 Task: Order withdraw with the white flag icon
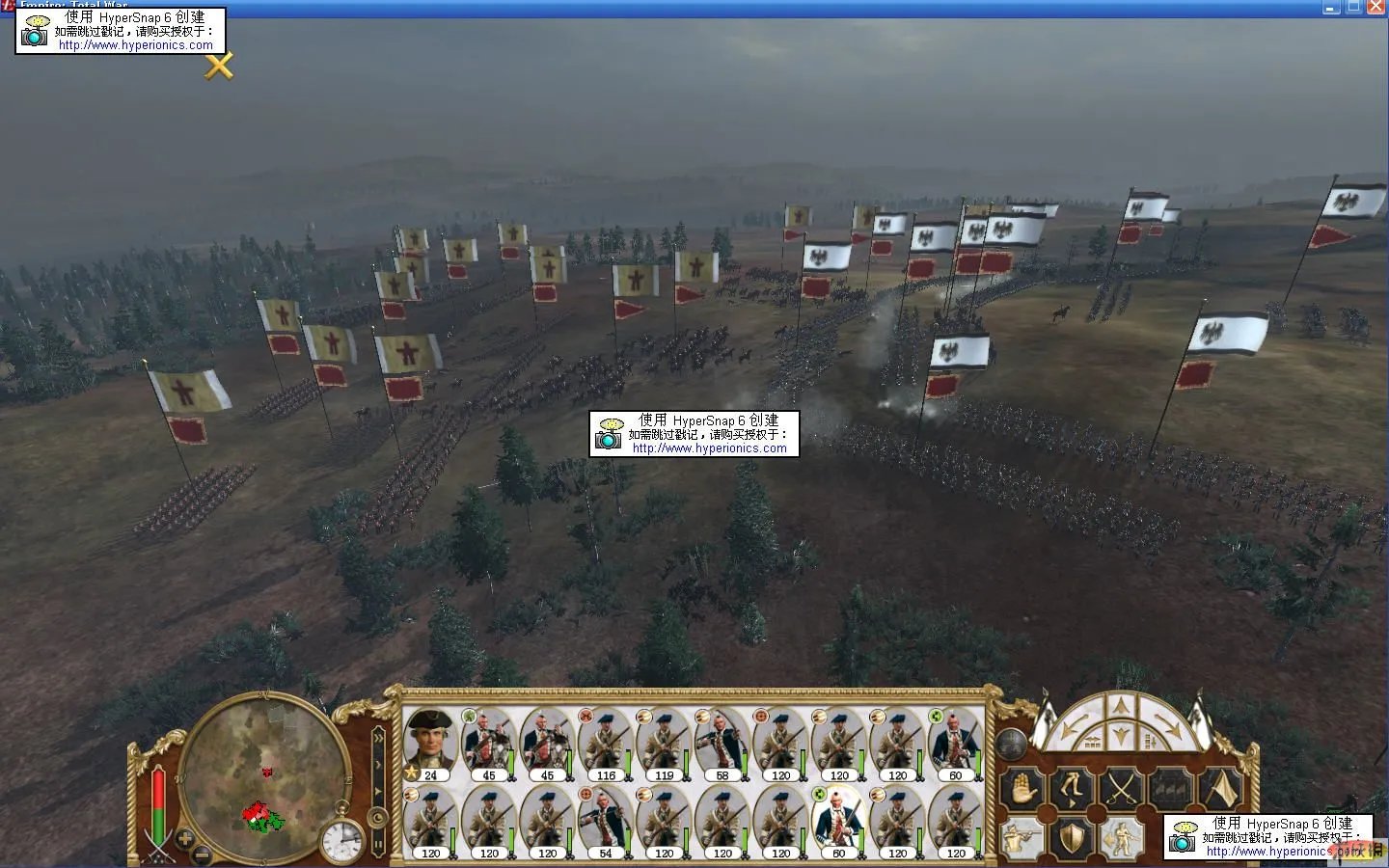[1220, 789]
